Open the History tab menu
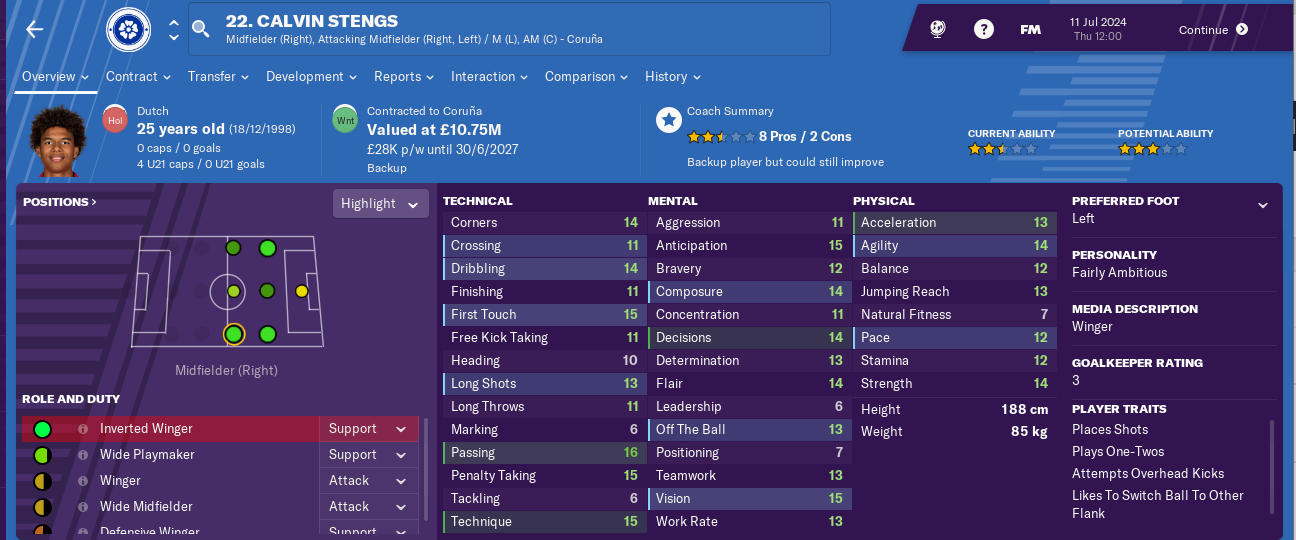The image size is (1296, 540). point(672,77)
